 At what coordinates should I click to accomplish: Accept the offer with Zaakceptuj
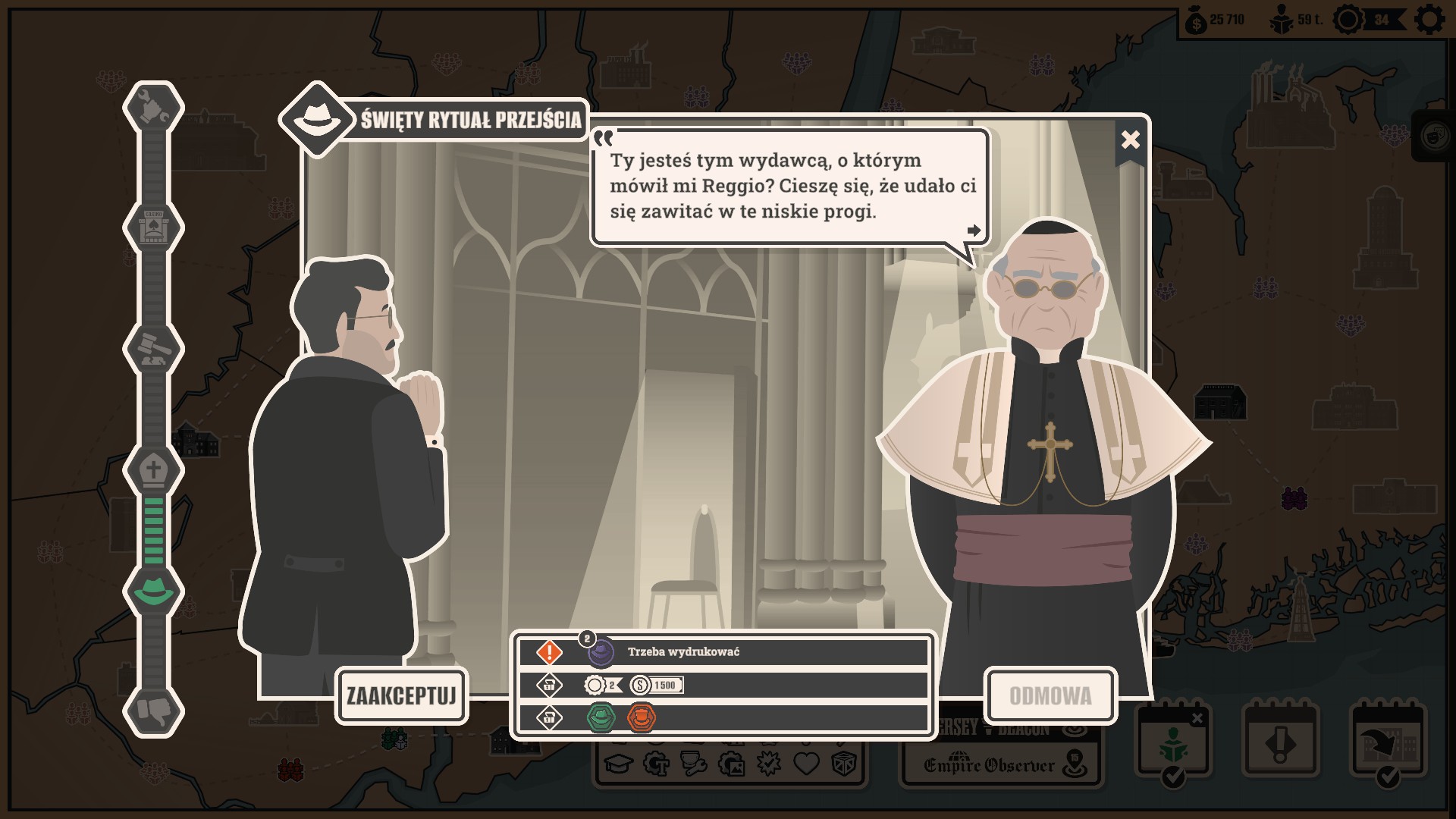click(401, 695)
